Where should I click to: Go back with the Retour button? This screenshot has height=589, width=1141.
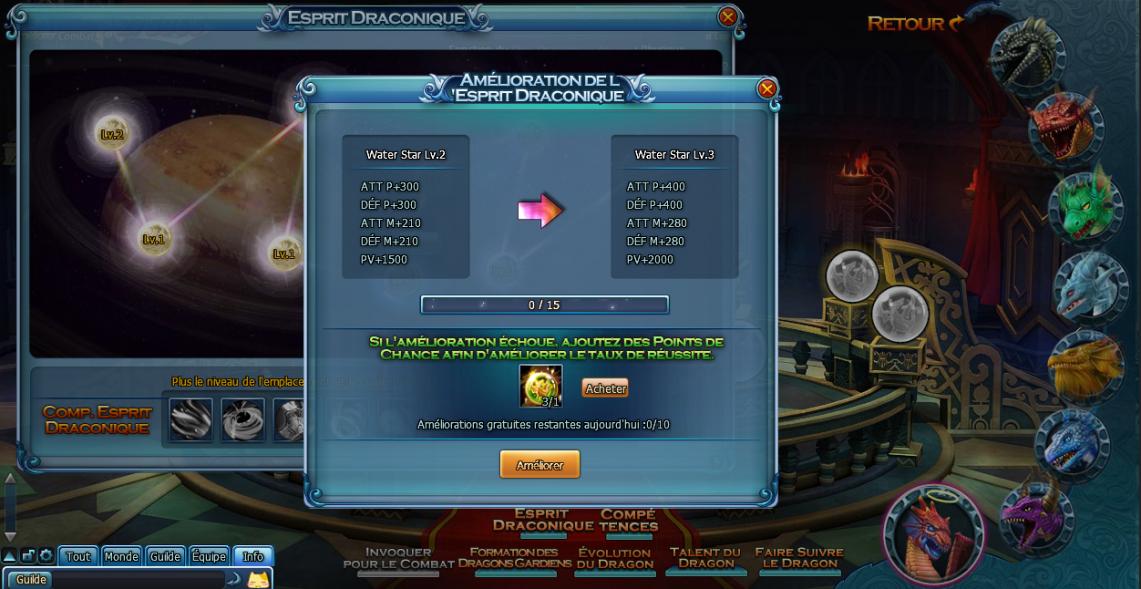(x=914, y=23)
